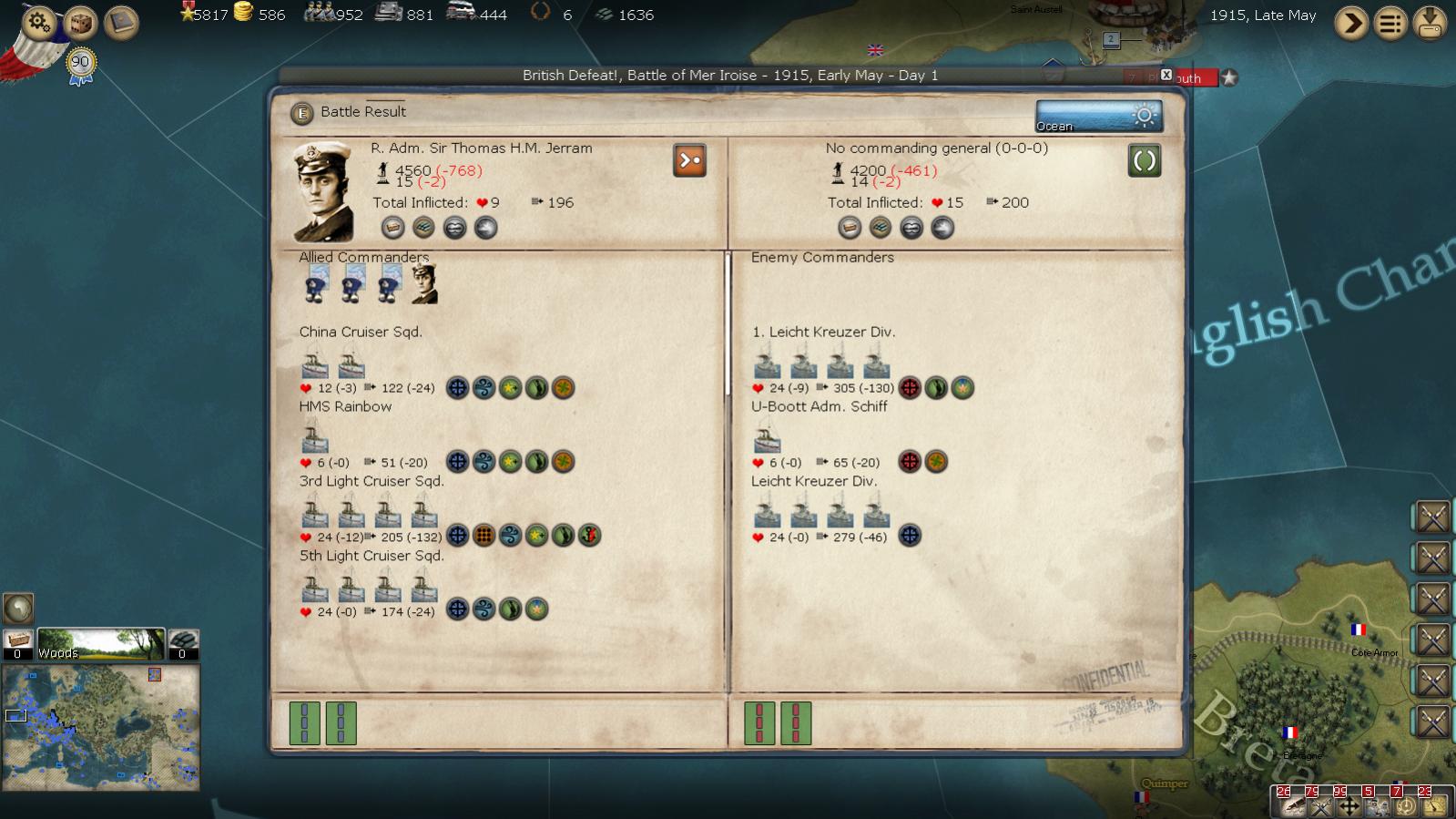The width and height of the screenshot is (1456, 819).
Task: Select the HMS Rainbow unit entry
Action: click(345, 406)
